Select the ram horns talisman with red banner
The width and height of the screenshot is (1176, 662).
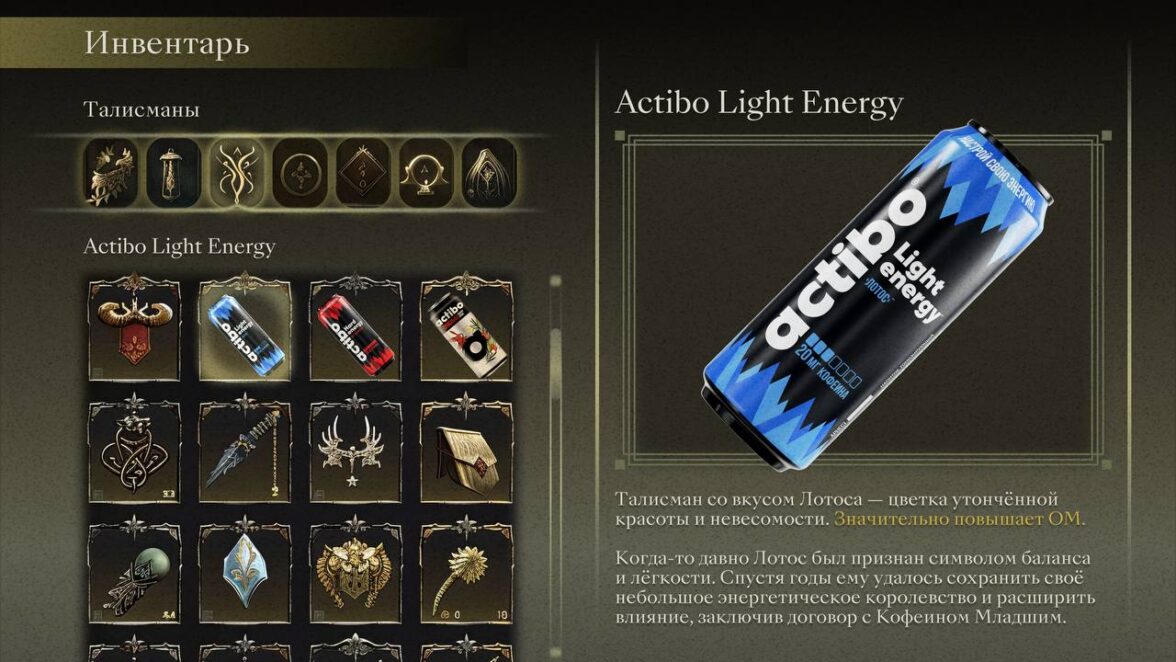pyautogui.click(x=135, y=330)
